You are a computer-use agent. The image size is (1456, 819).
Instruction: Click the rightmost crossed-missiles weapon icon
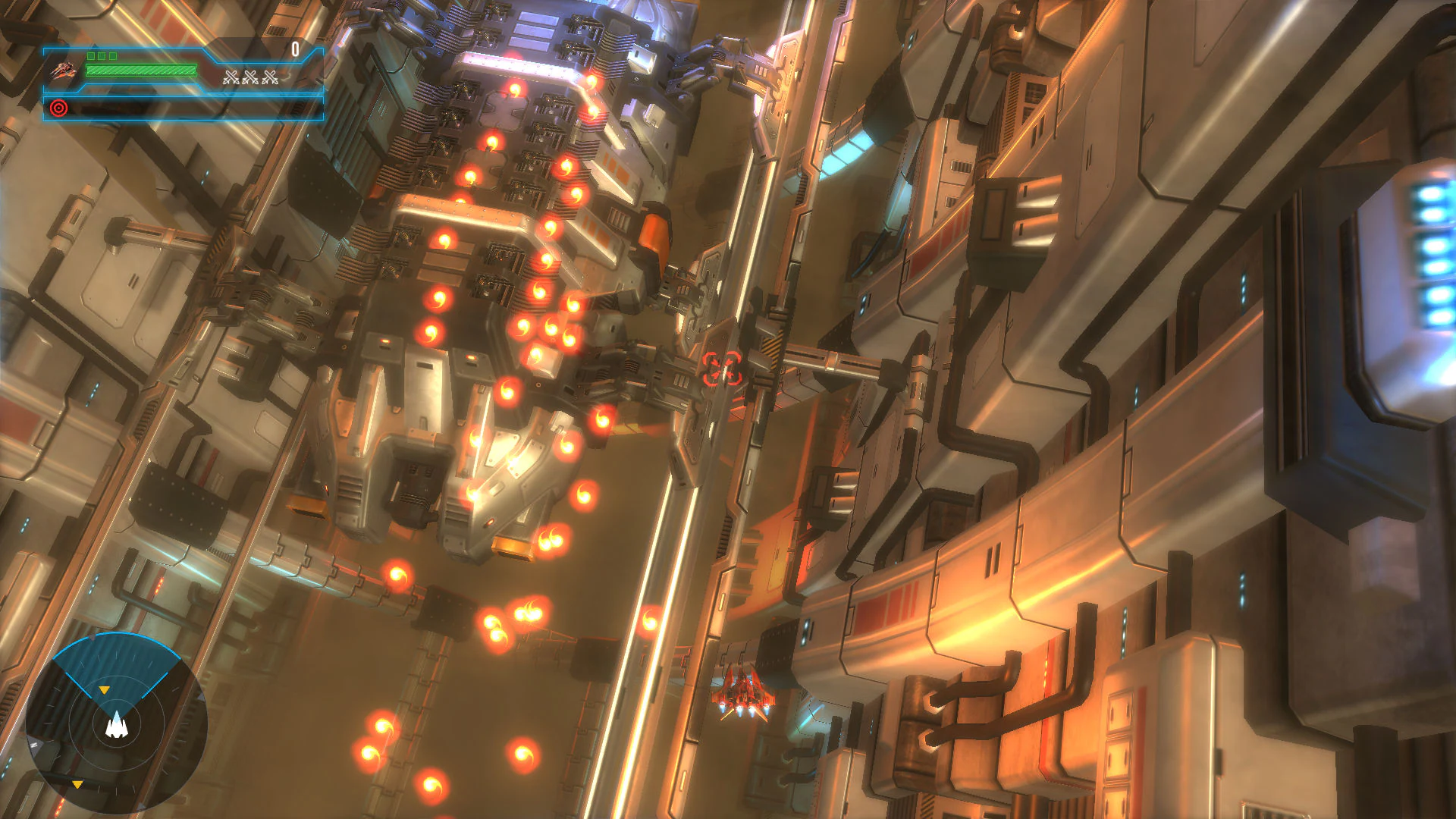tap(269, 77)
